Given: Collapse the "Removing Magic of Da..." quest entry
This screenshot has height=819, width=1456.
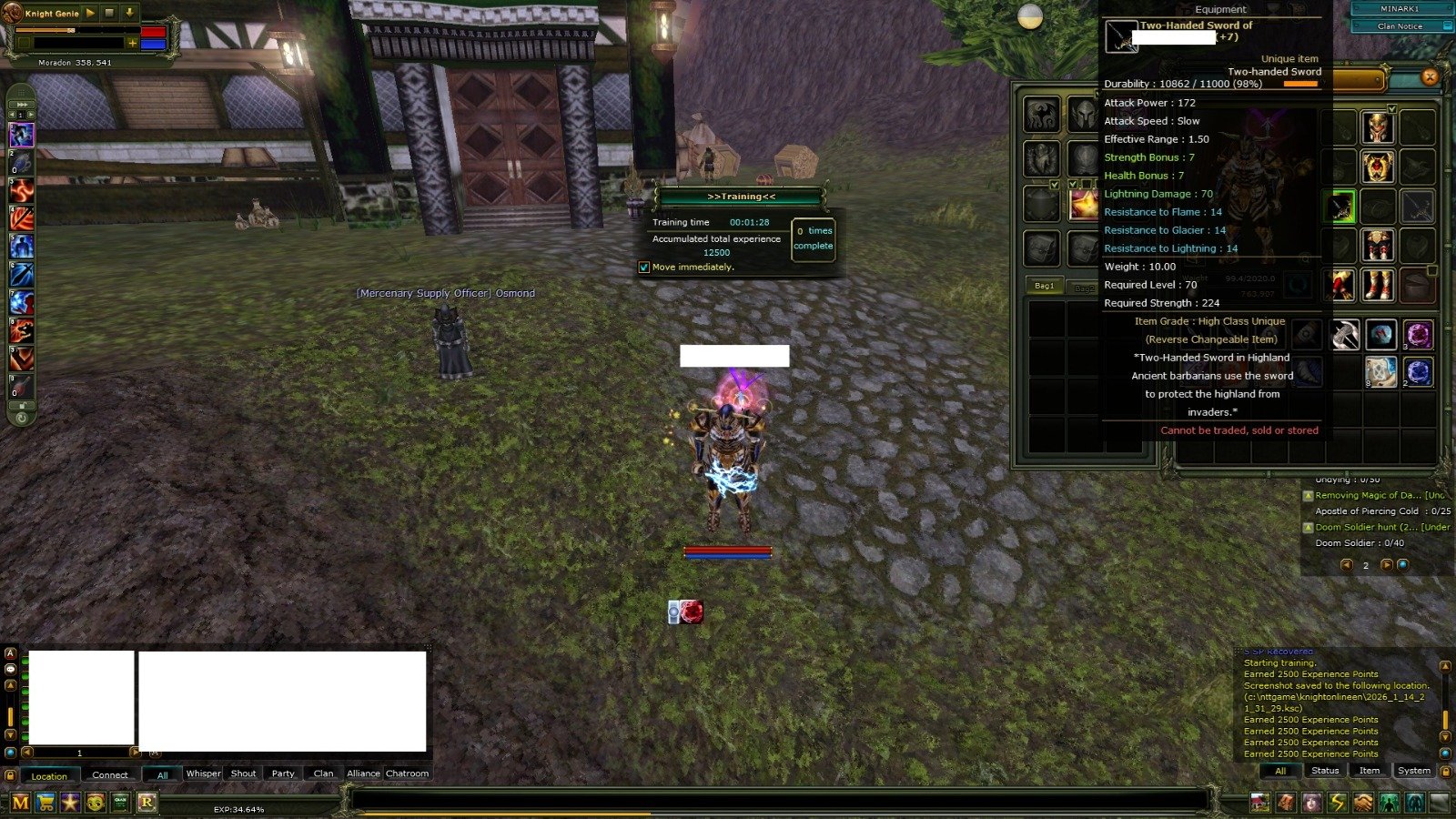Looking at the screenshot, I should (x=1309, y=495).
